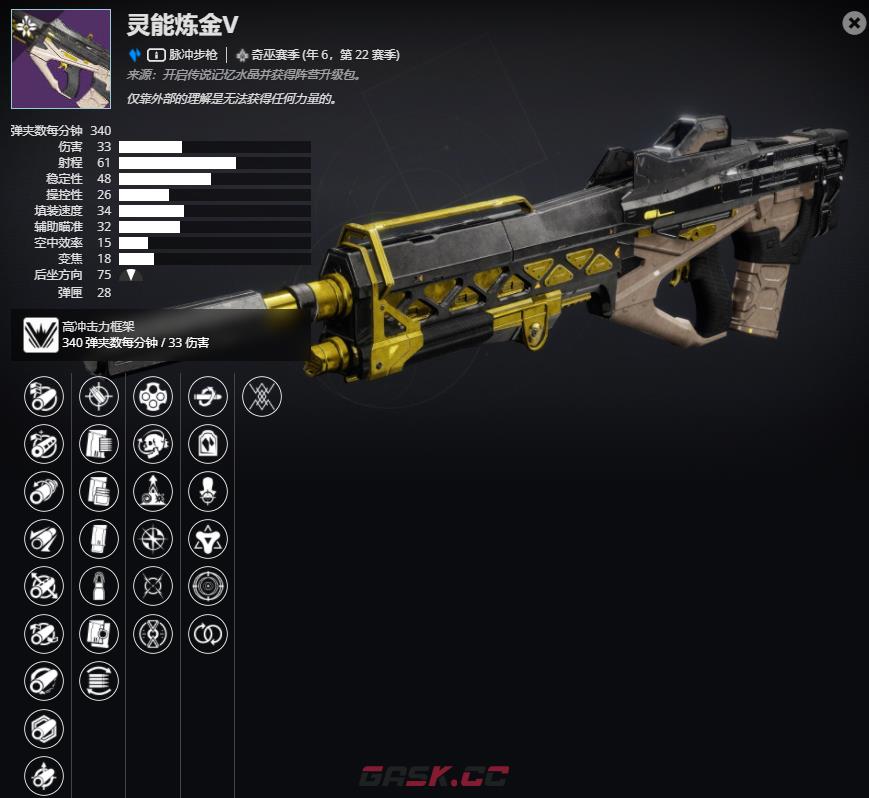Select the stacked bars with arrows perk
869x798 pixels.
[x=98, y=681]
